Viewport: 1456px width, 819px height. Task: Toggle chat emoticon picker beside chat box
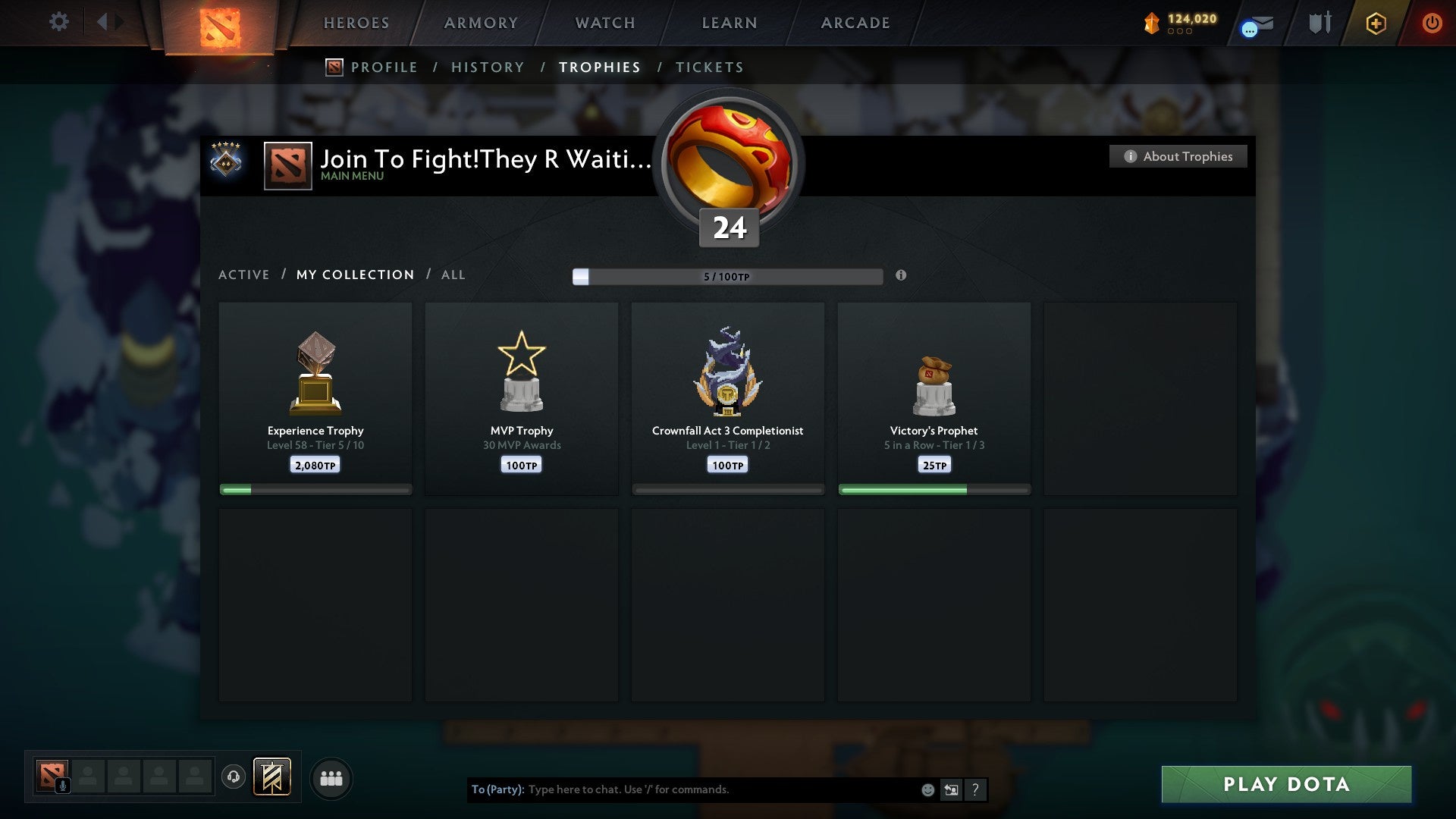927,789
